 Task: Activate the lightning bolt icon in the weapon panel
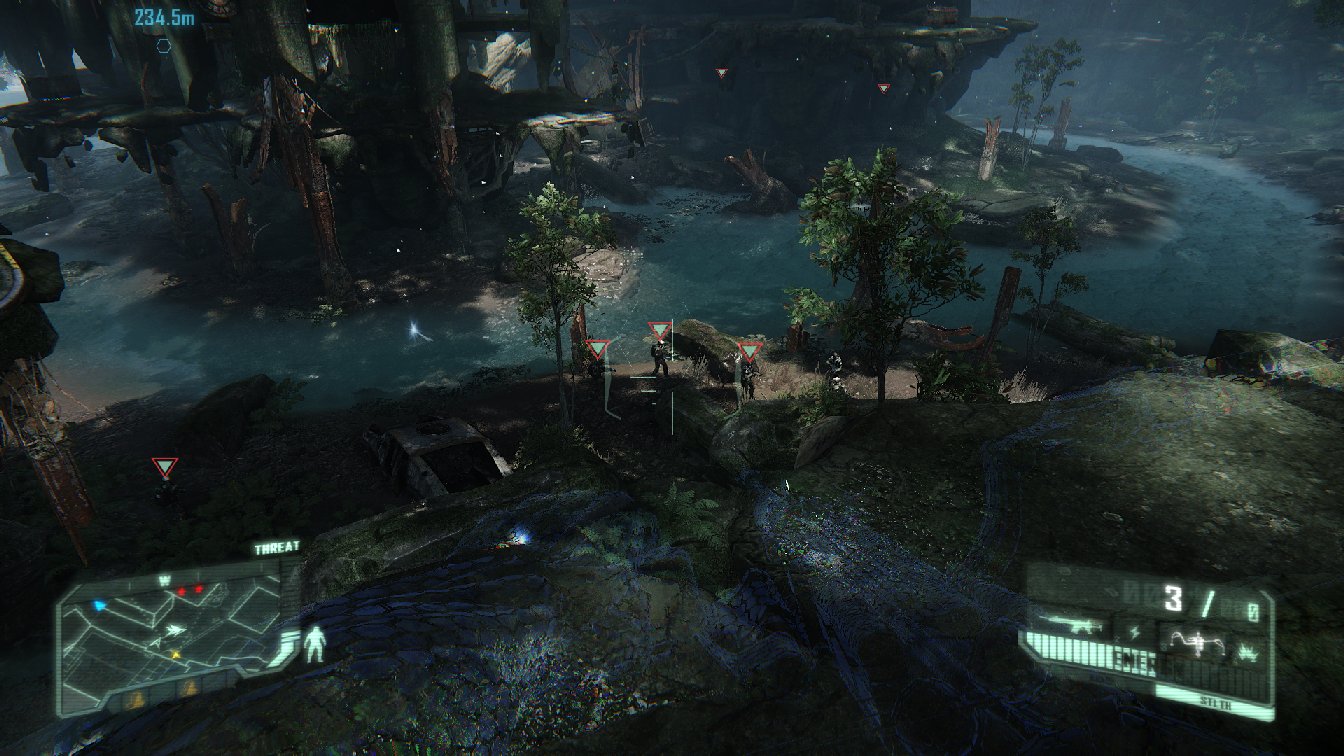pyautogui.click(x=1133, y=631)
